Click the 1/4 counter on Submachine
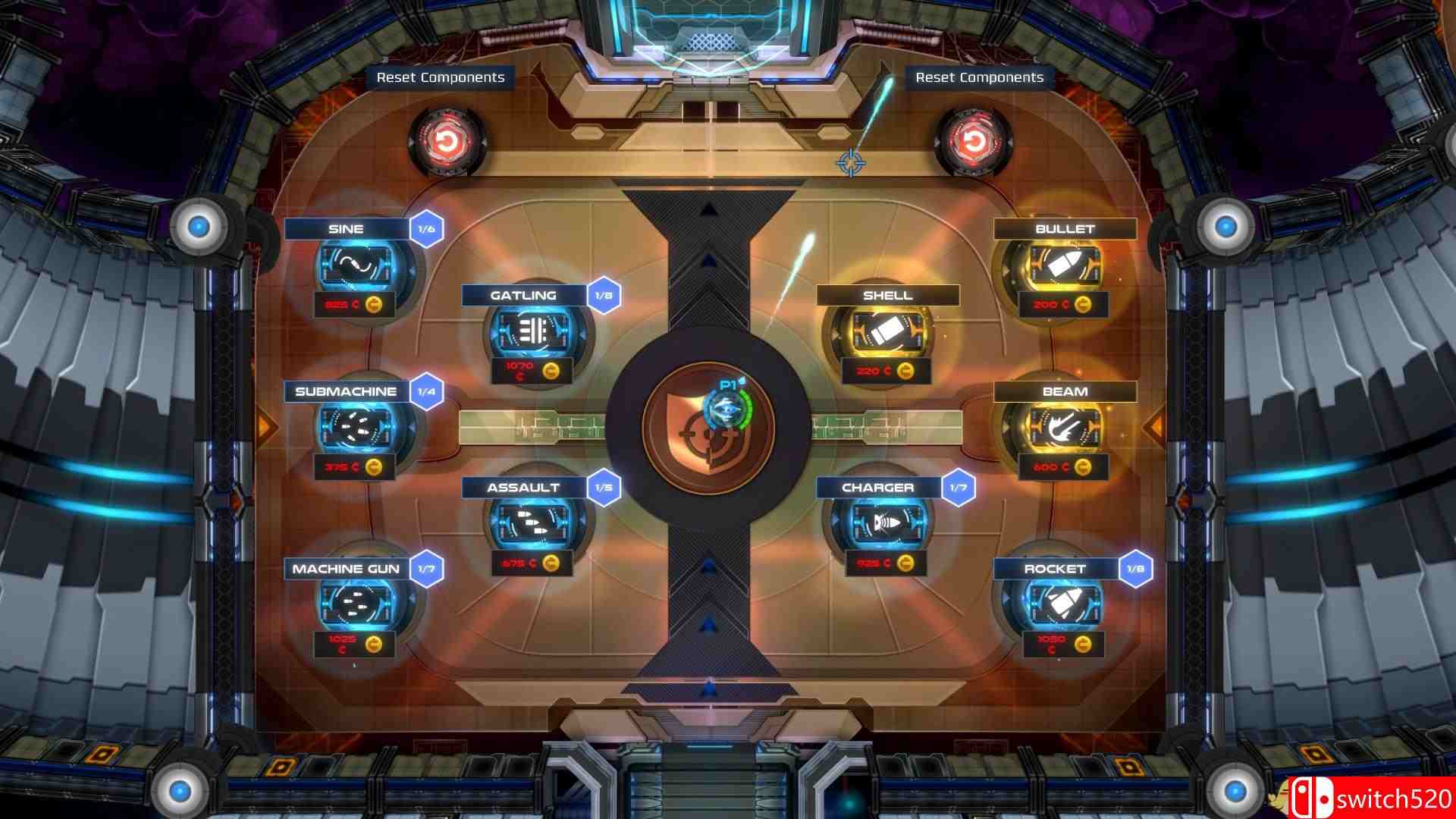Screen dimensions: 1456x819 tap(424, 392)
